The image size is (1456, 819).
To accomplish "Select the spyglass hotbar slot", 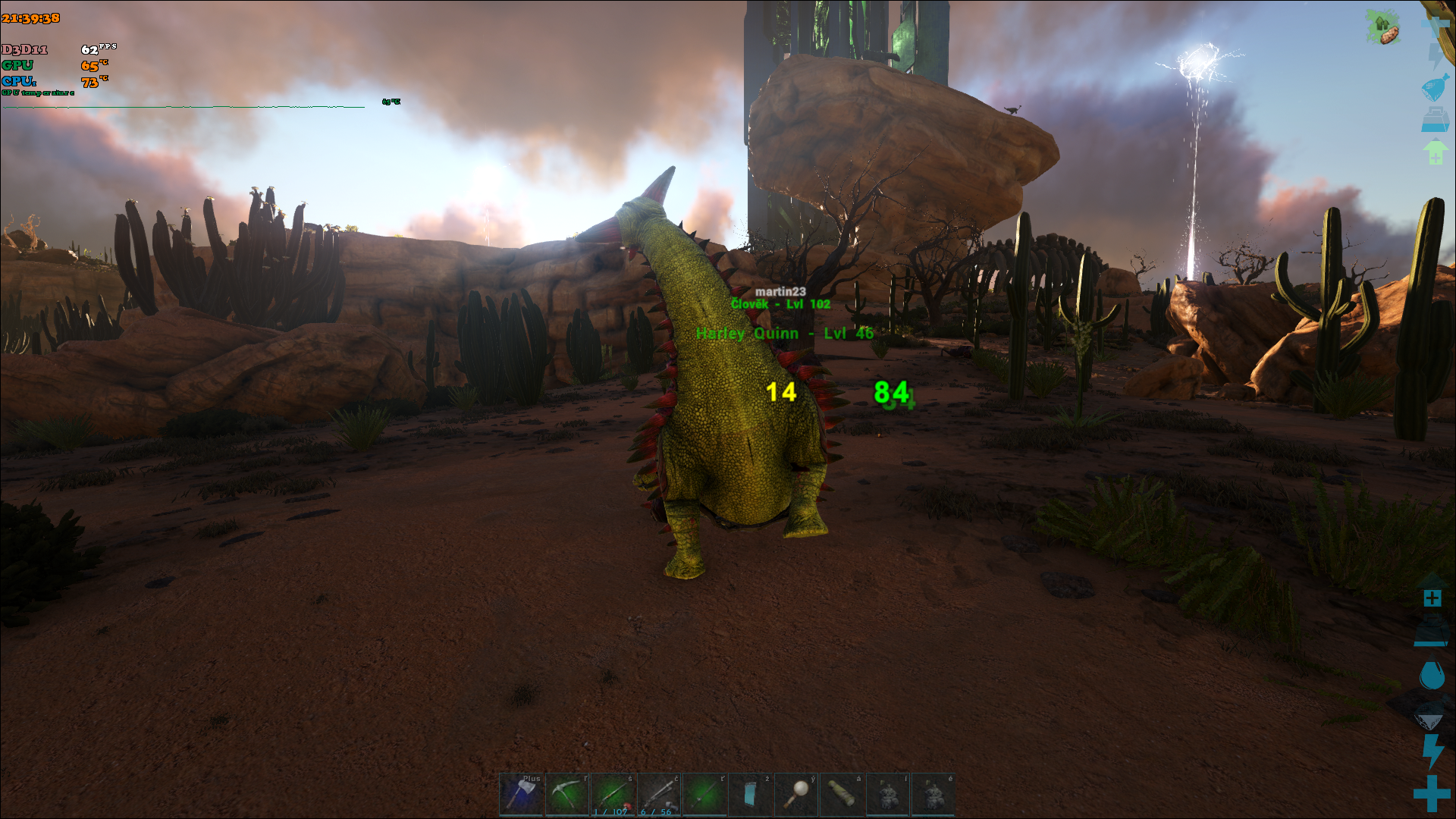I will pos(842,794).
